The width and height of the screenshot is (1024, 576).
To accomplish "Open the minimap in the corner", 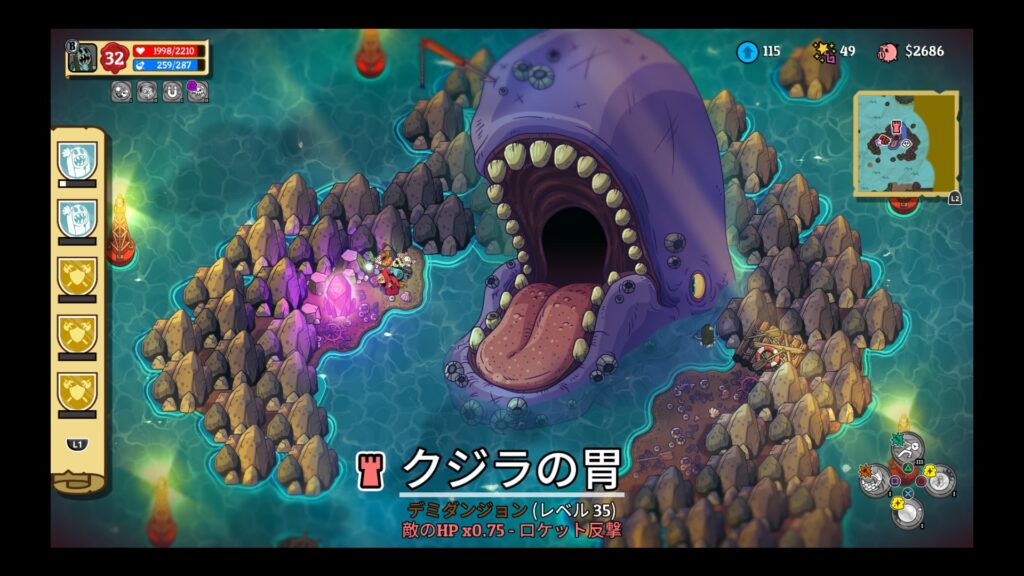I will (905, 143).
